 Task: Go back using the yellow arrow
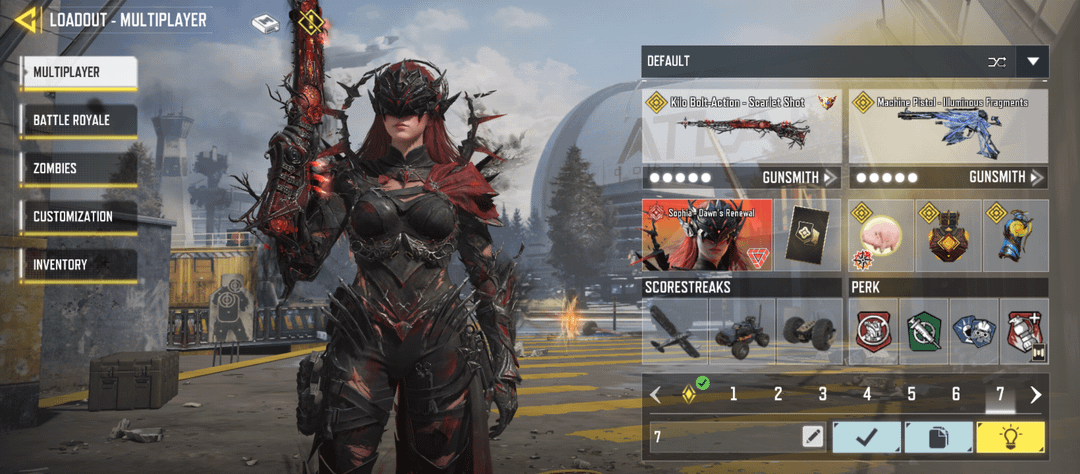(27, 19)
